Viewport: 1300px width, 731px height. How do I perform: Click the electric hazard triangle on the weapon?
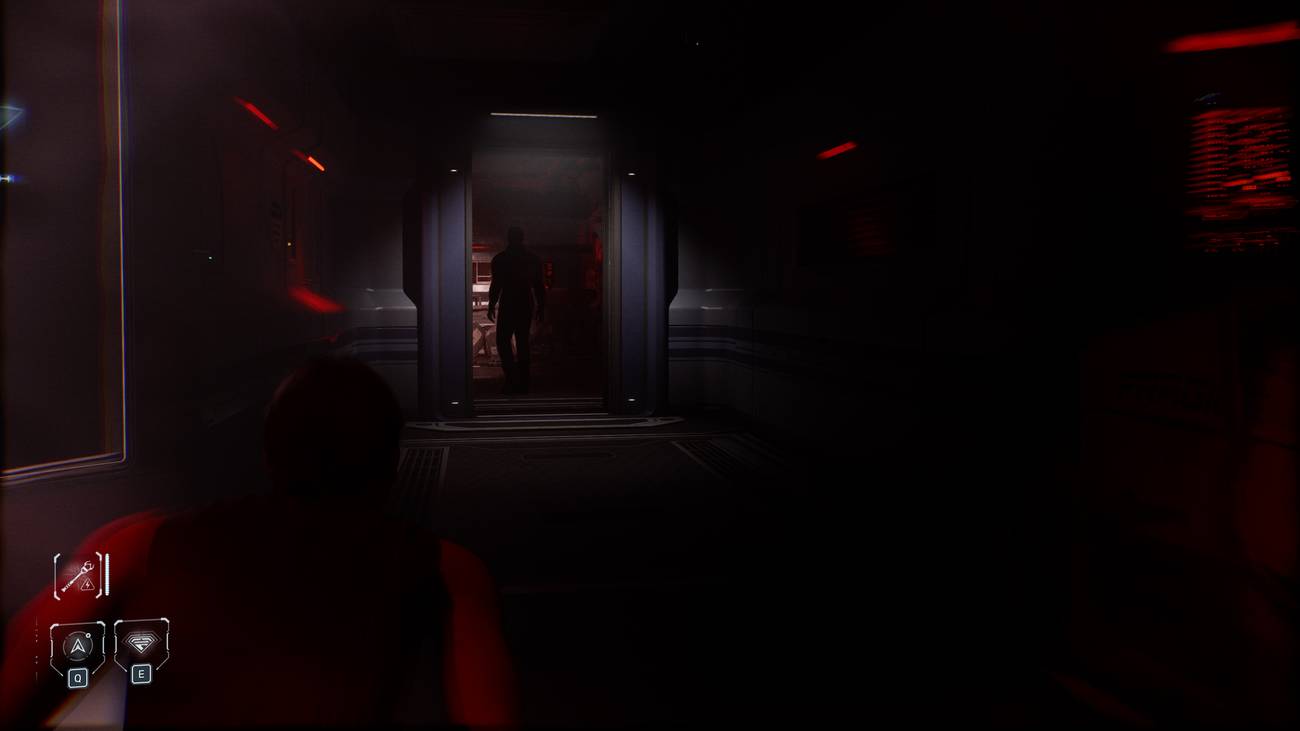86,585
